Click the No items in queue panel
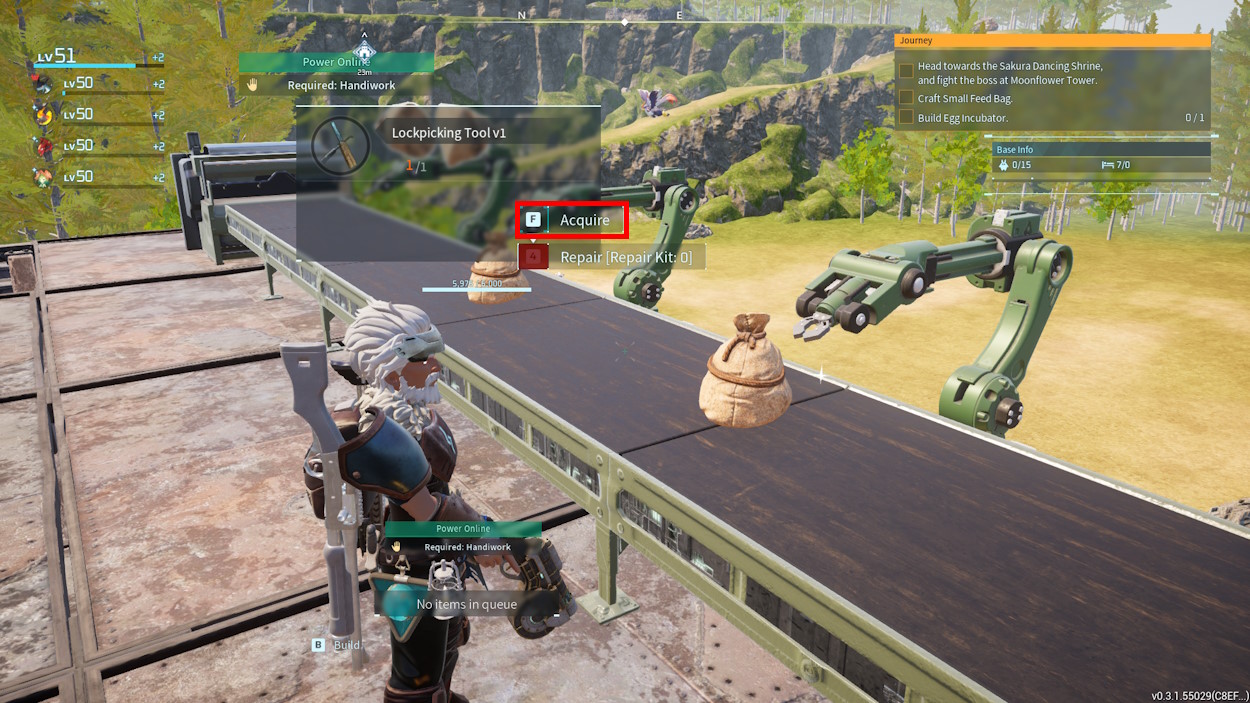The height and width of the screenshot is (703, 1250). (466, 604)
